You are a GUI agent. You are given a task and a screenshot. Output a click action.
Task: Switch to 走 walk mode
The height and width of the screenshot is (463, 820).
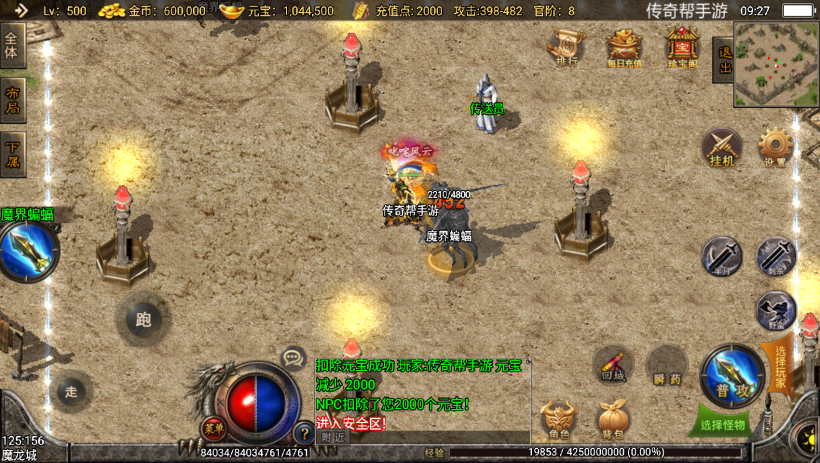point(70,391)
